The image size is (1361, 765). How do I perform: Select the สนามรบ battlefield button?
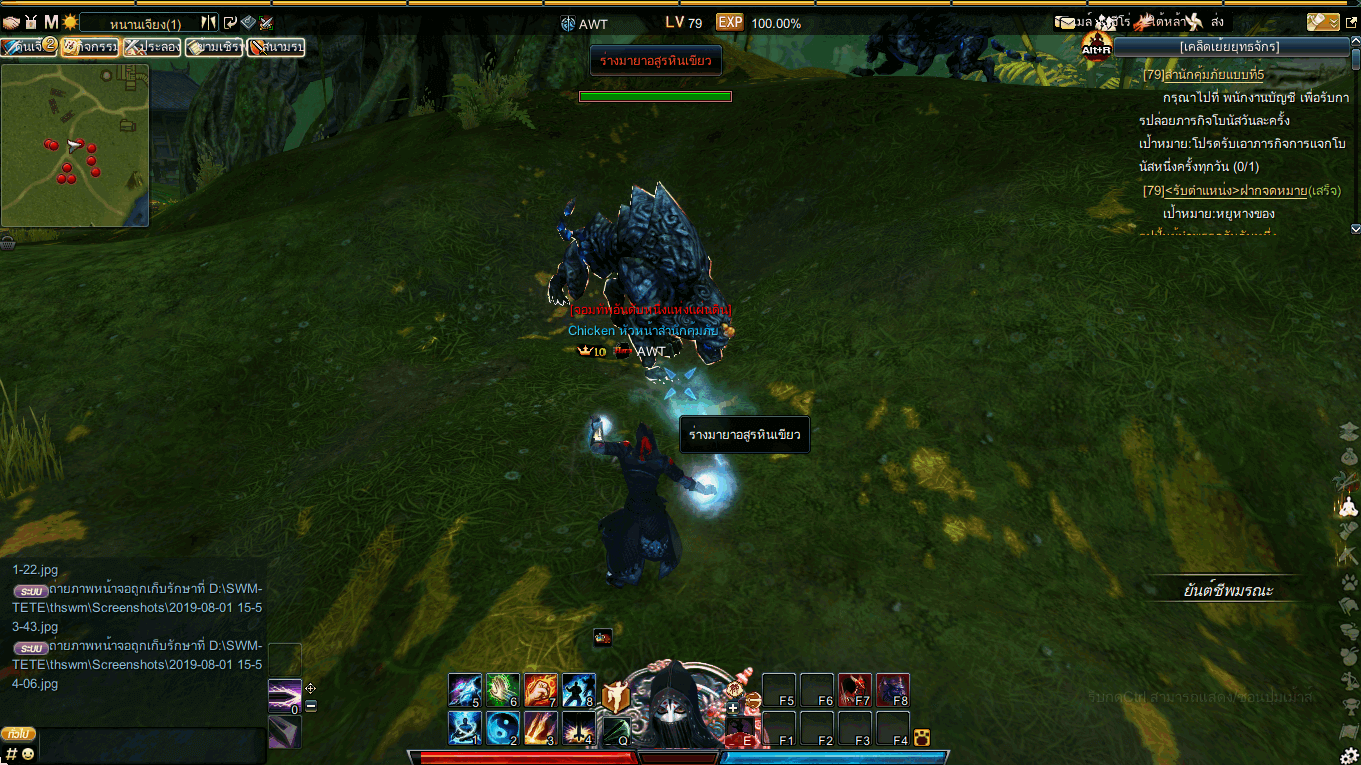pos(276,47)
